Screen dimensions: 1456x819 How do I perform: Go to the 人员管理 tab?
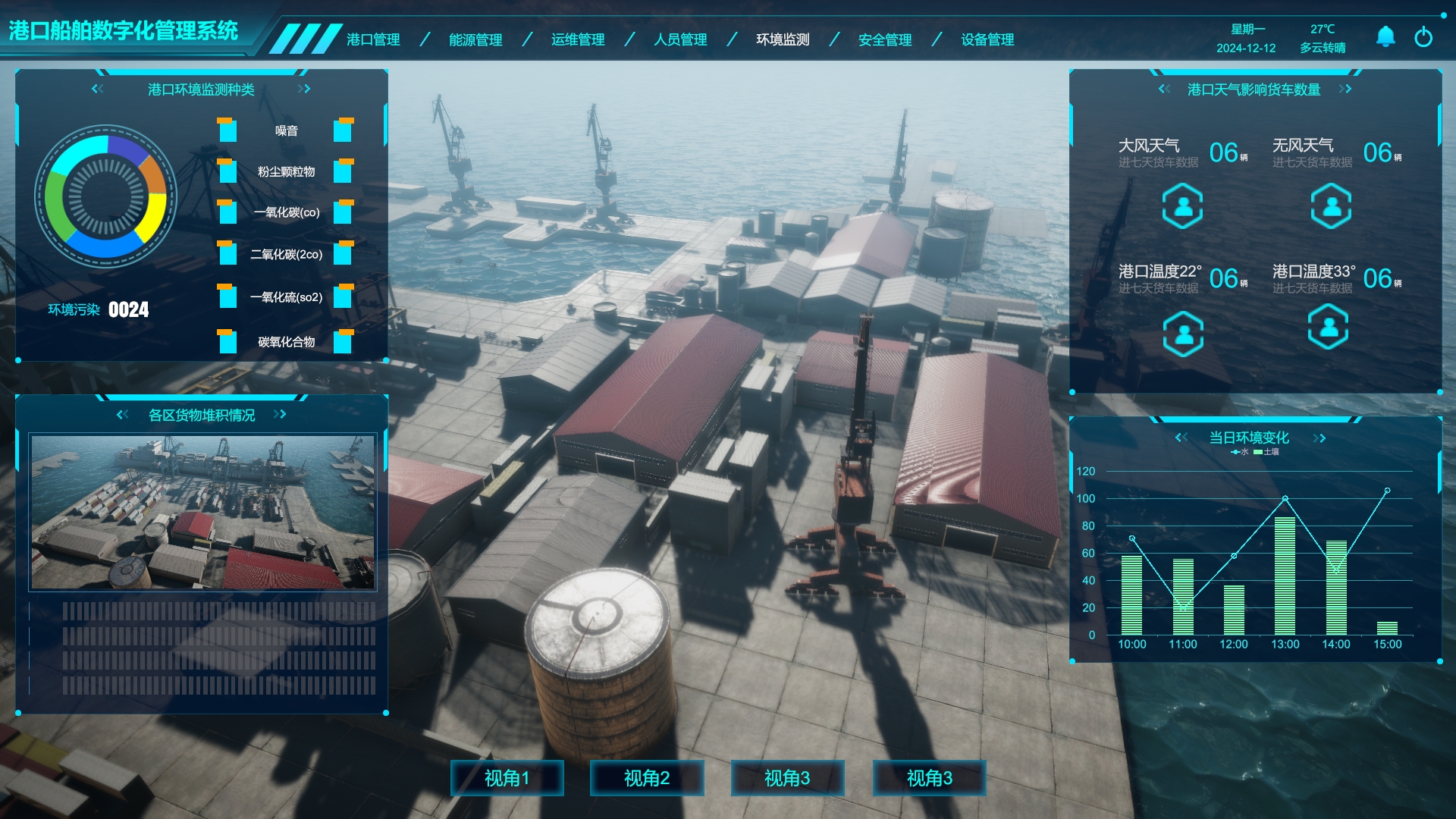click(680, 39)
